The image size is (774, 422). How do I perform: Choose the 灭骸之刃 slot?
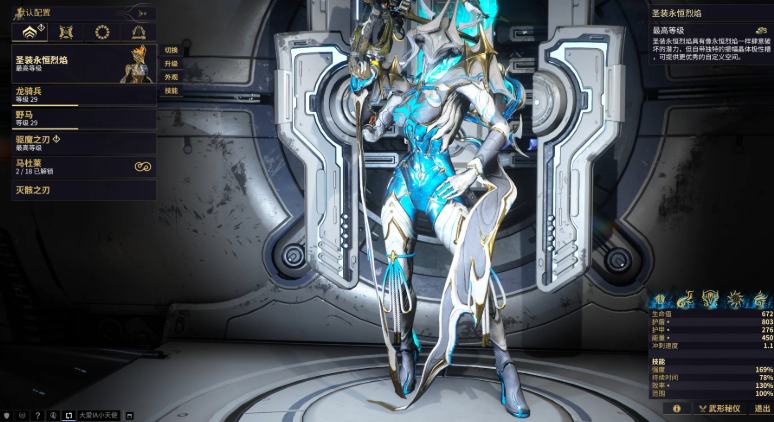78,190
